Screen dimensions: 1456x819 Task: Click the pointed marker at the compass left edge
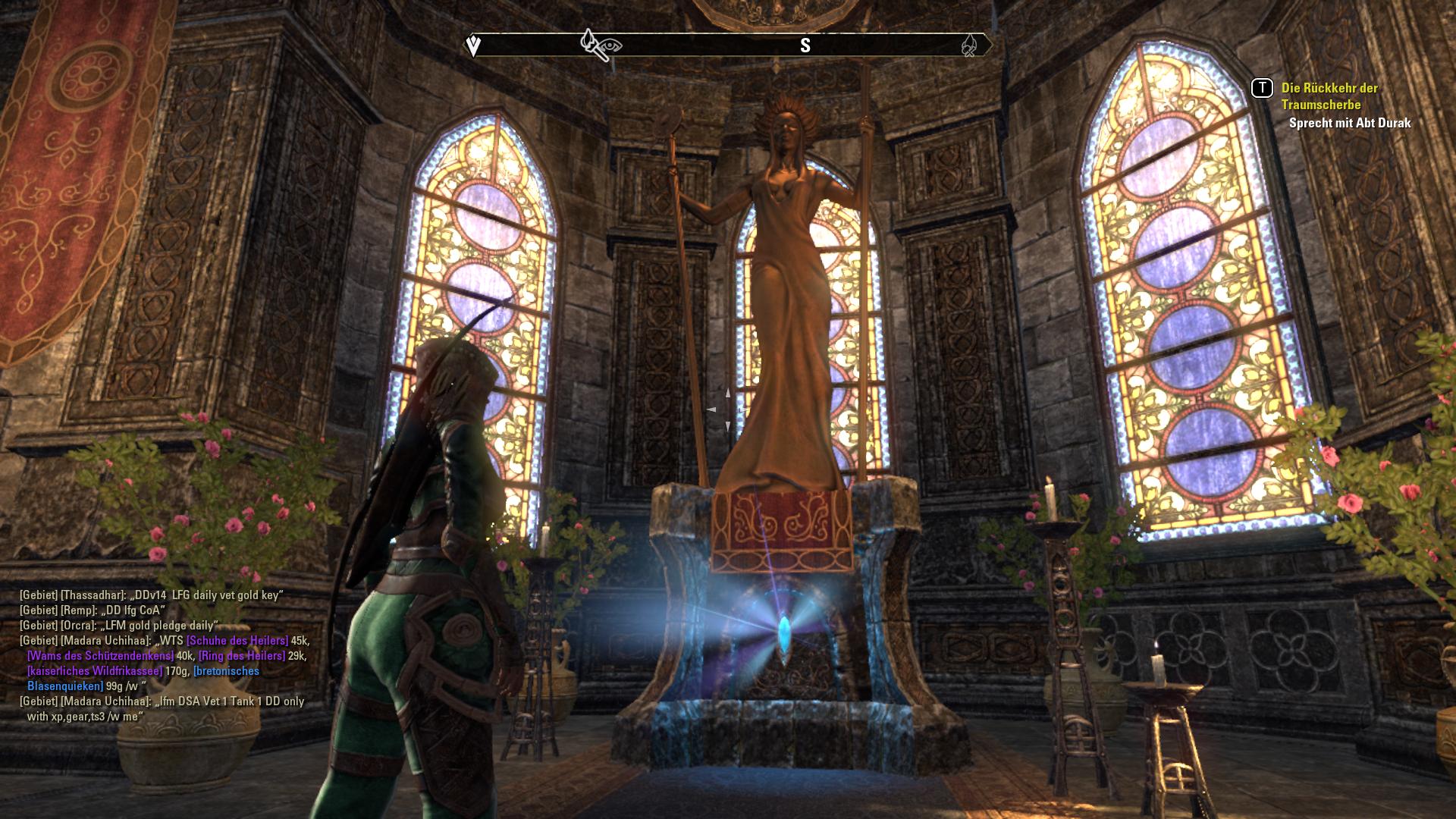pos(473,45)
